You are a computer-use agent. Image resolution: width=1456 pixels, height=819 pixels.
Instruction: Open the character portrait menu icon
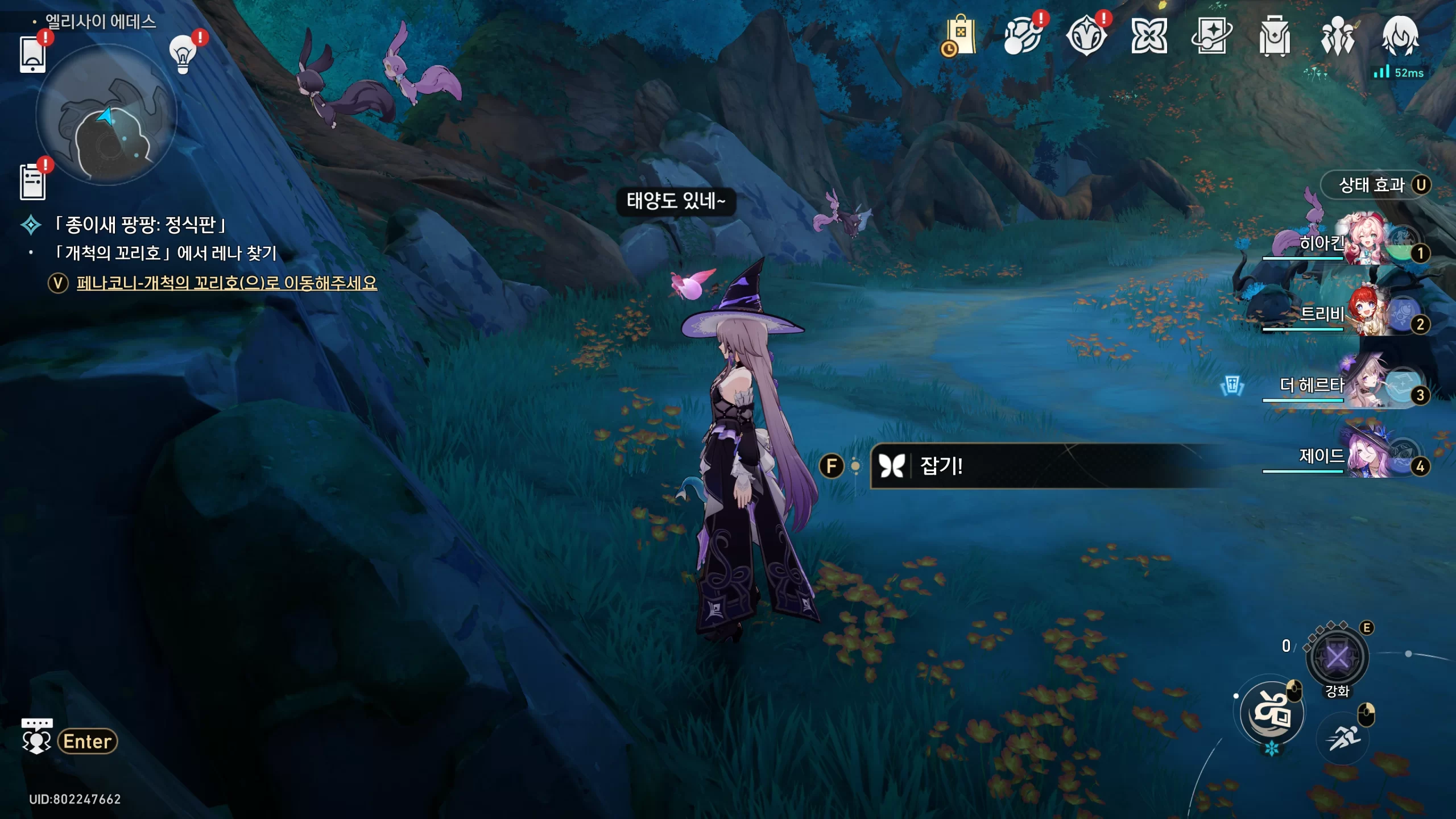(x=1400, y=36)
